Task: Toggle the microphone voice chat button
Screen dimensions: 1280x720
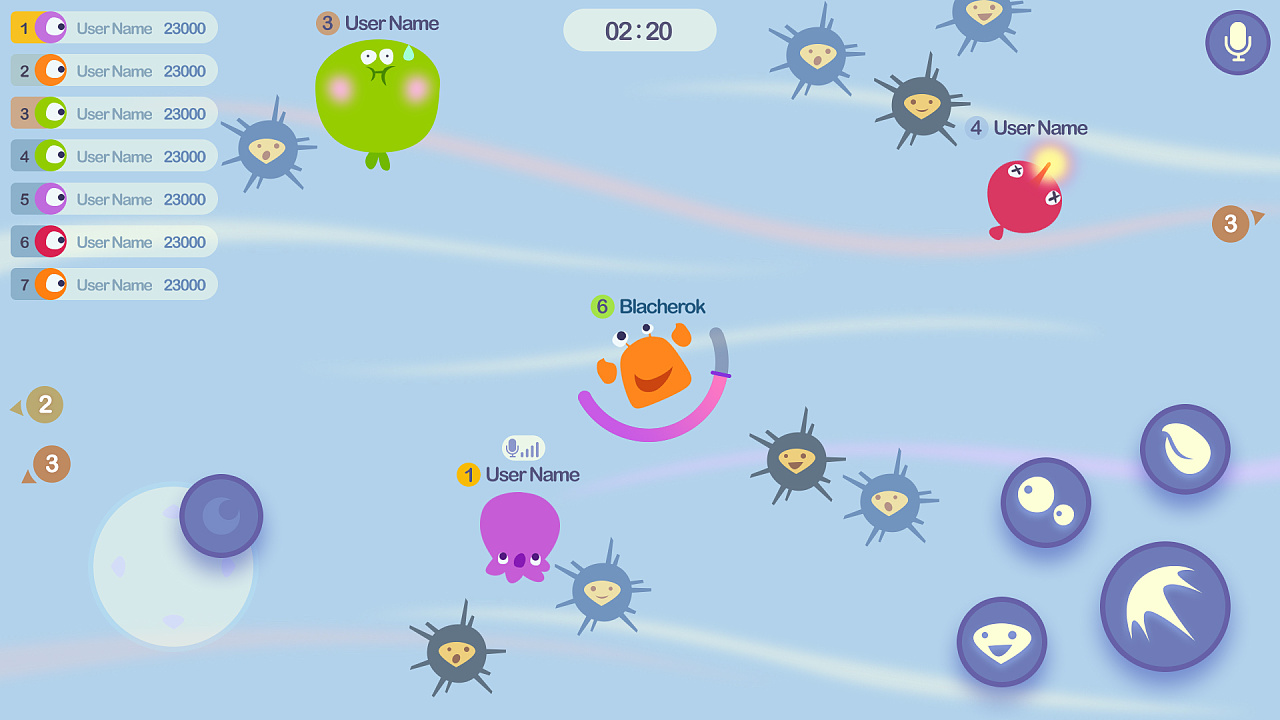Action: [1237, 42]
